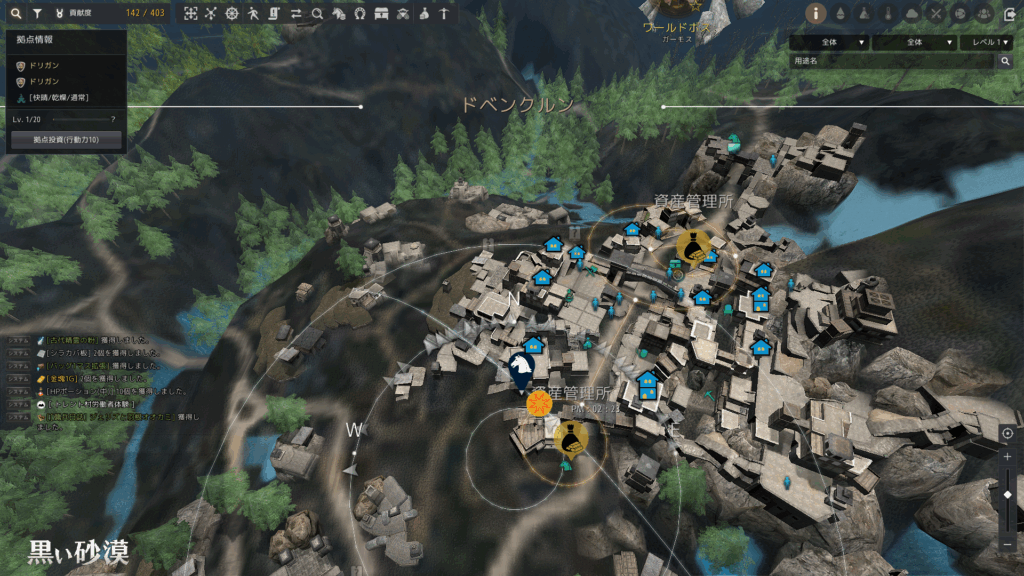The height and width of the screenshot is (576, 1024).
Task: Select the treasure chest icon in toolbar
Action: point(381,14)
